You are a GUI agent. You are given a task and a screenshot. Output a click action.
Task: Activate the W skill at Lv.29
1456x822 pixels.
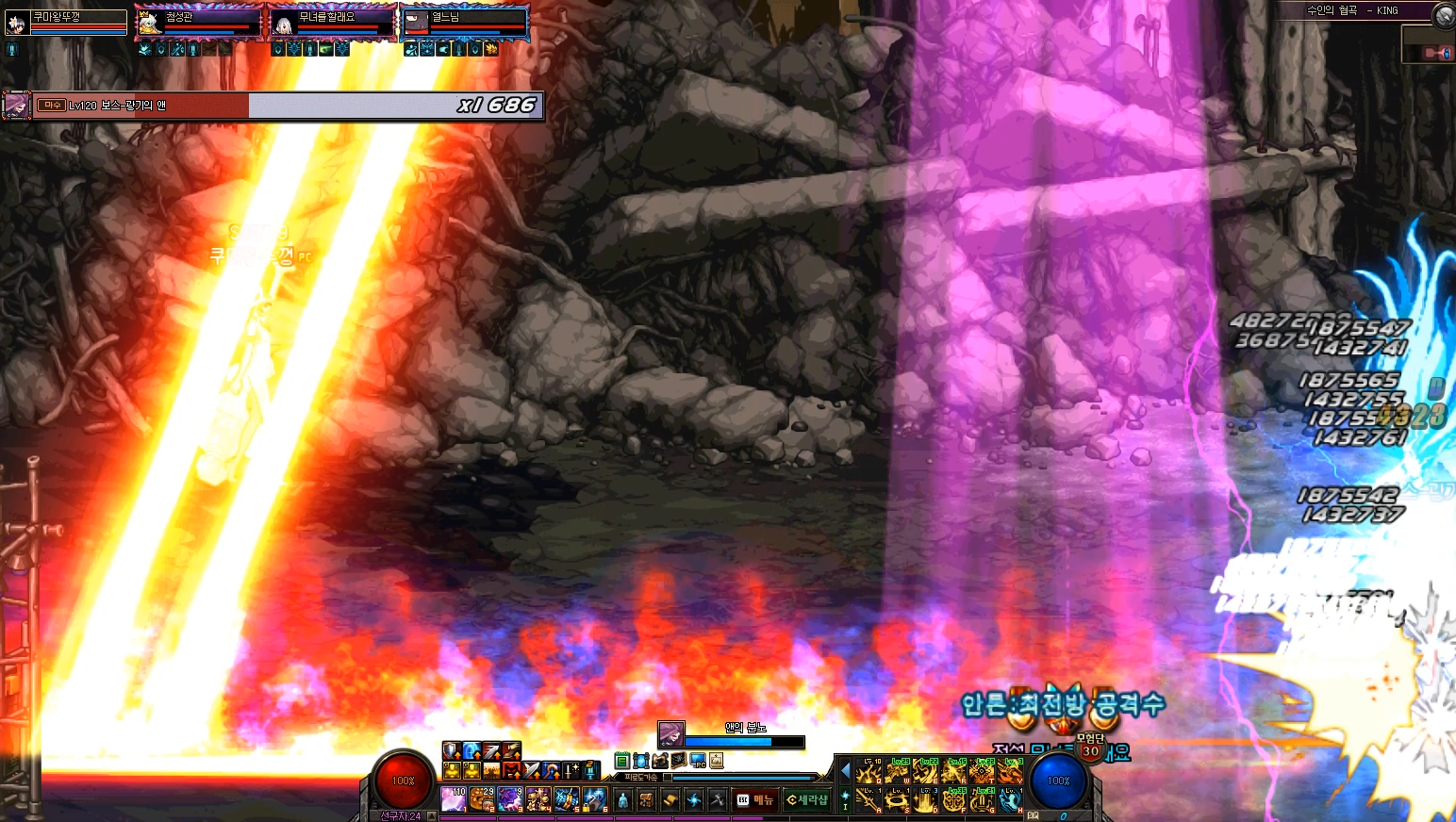(x=897, y=772)
